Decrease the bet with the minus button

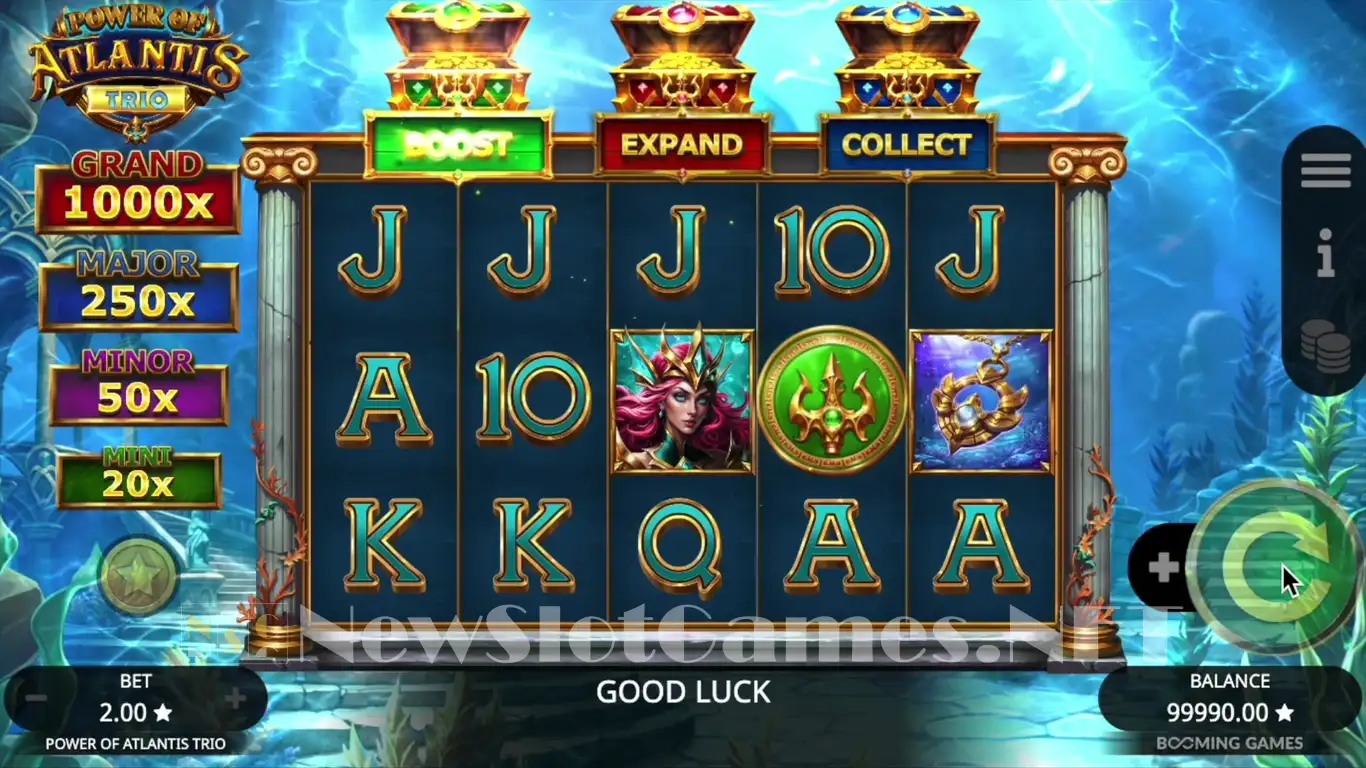coord(36,698)
